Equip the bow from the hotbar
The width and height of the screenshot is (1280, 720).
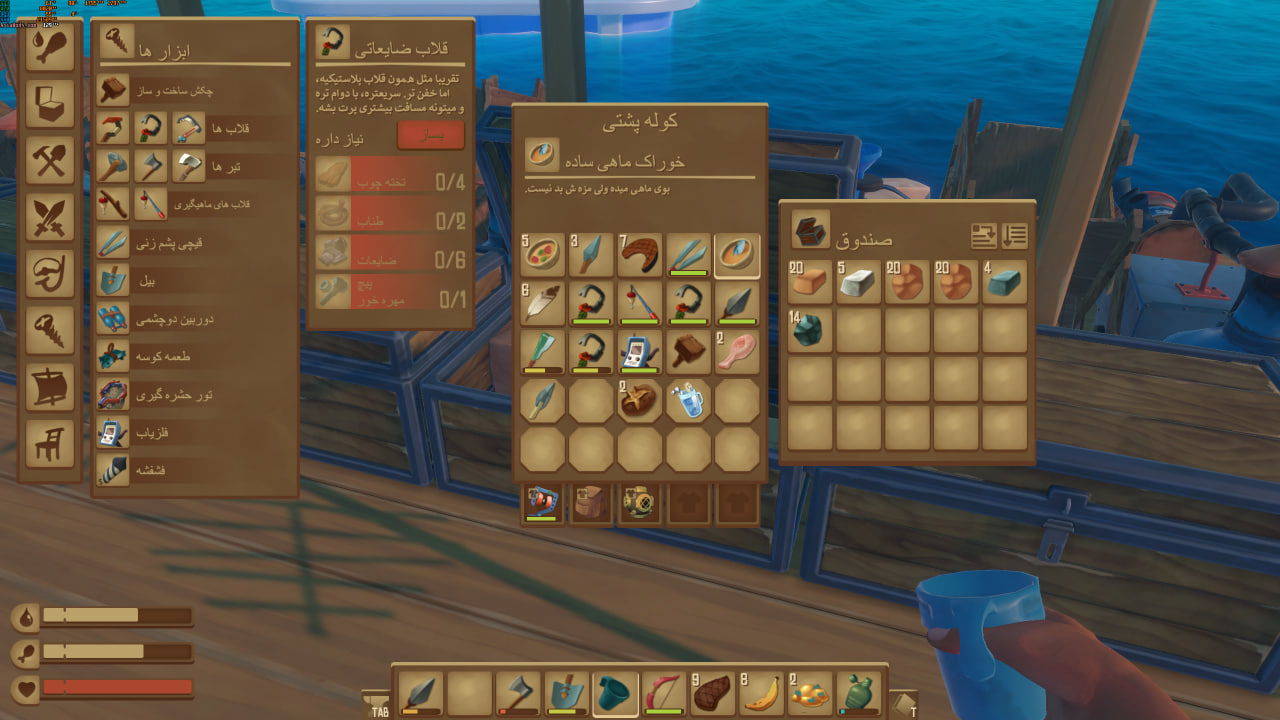point(663,693)
